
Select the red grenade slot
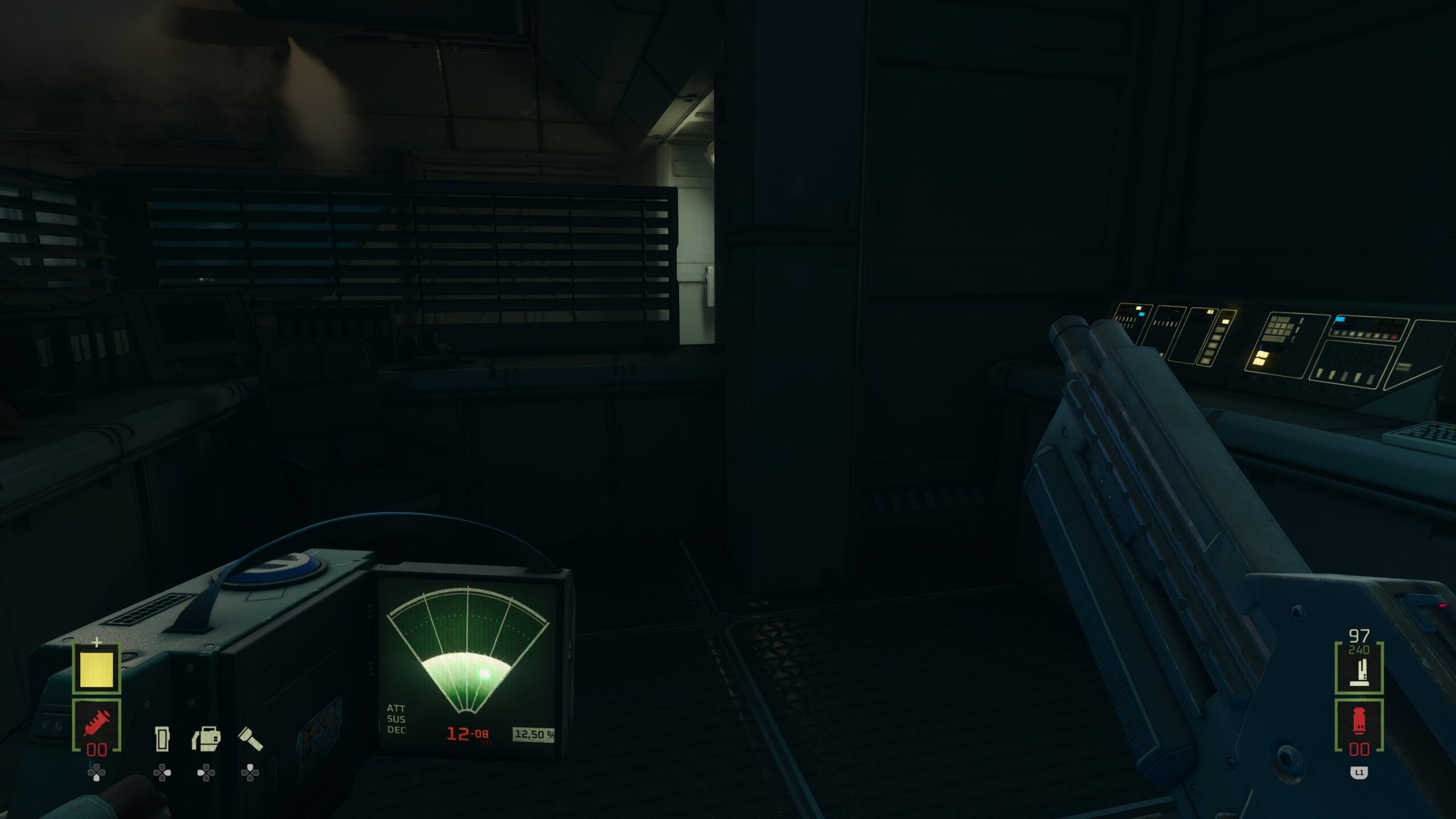pos(1359,726)
